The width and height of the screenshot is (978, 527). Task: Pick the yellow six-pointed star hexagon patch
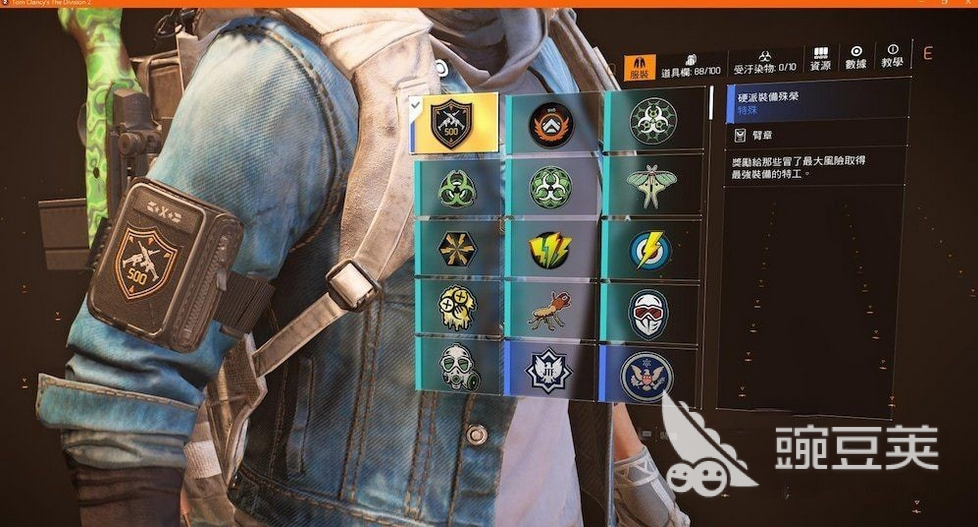pos(455,249)
